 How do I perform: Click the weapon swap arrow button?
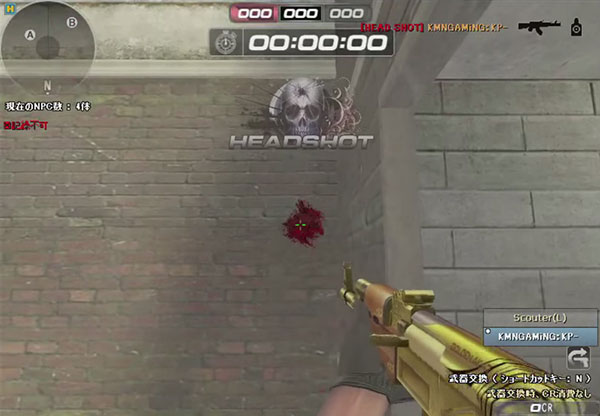(577, 356)
